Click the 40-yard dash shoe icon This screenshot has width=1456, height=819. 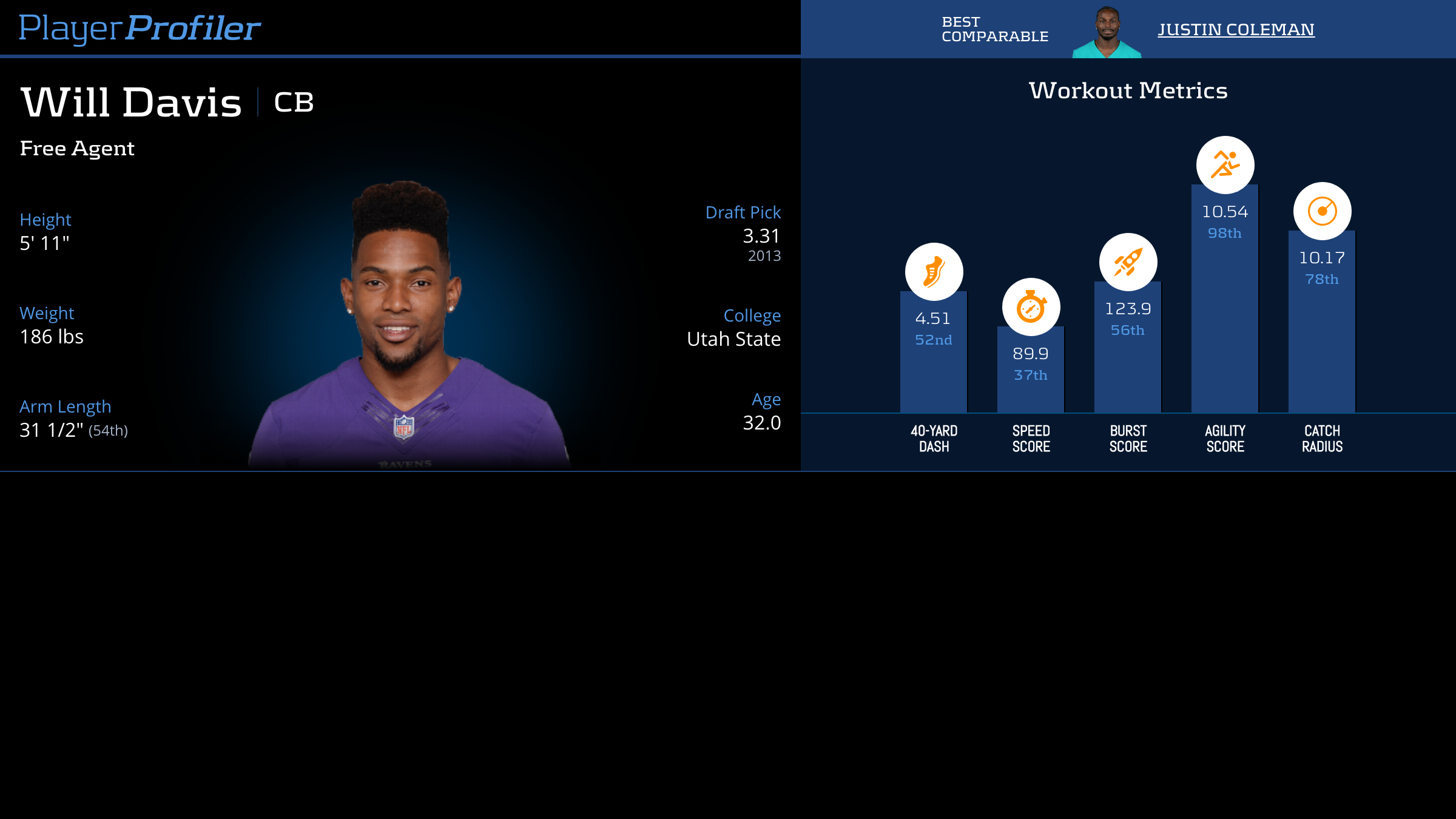coord(934,272)
